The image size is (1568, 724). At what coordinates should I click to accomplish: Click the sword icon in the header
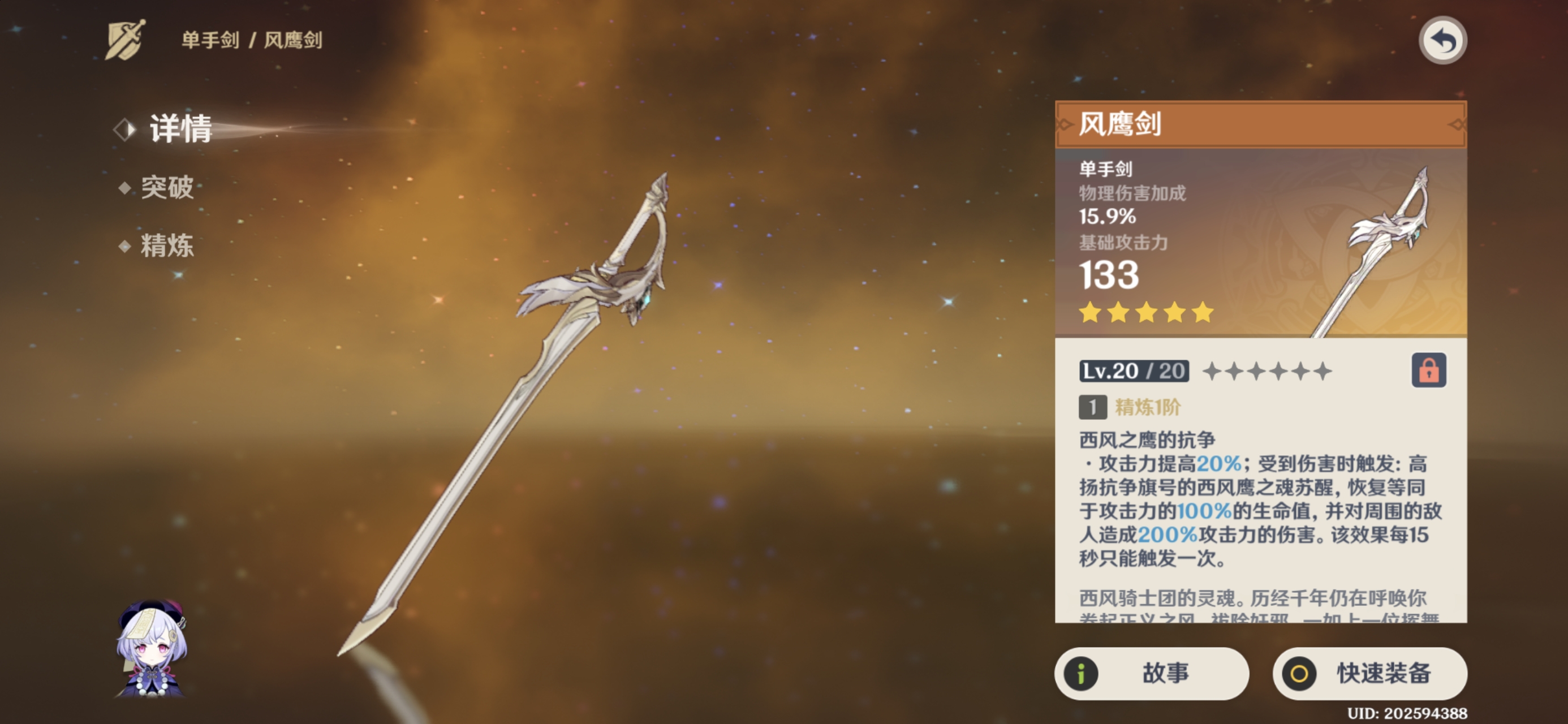coord(126,40)
